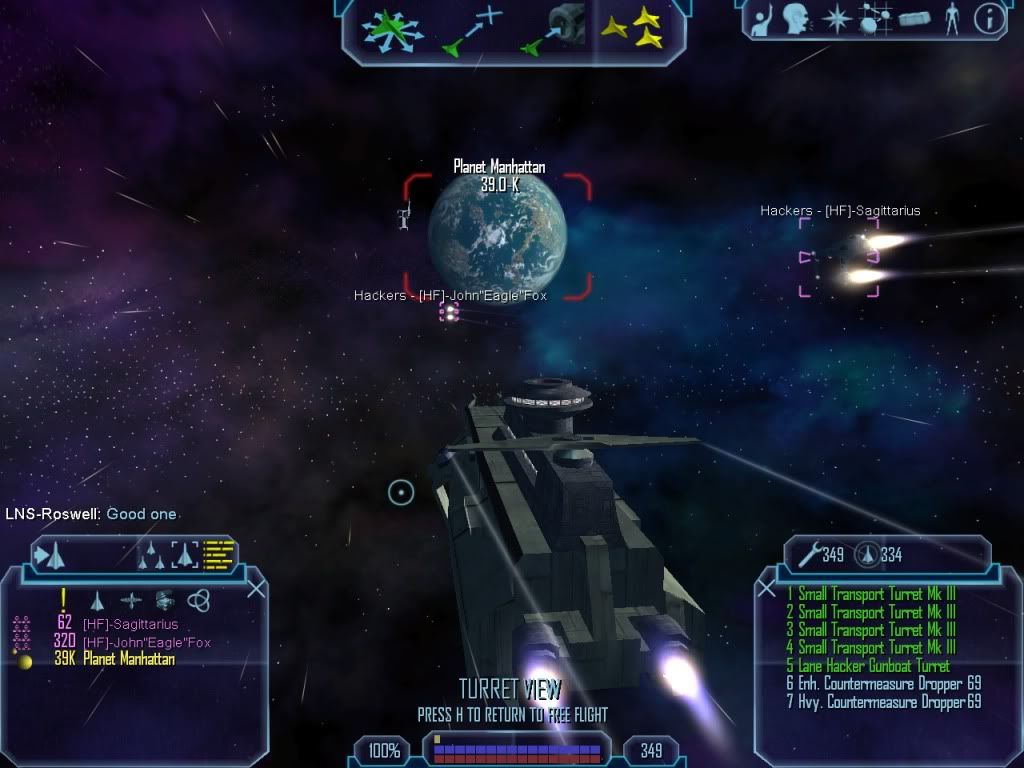Open the player status figure icon
The width and height of the screenshot is (1024, 768).
click(x=953, y=17)
